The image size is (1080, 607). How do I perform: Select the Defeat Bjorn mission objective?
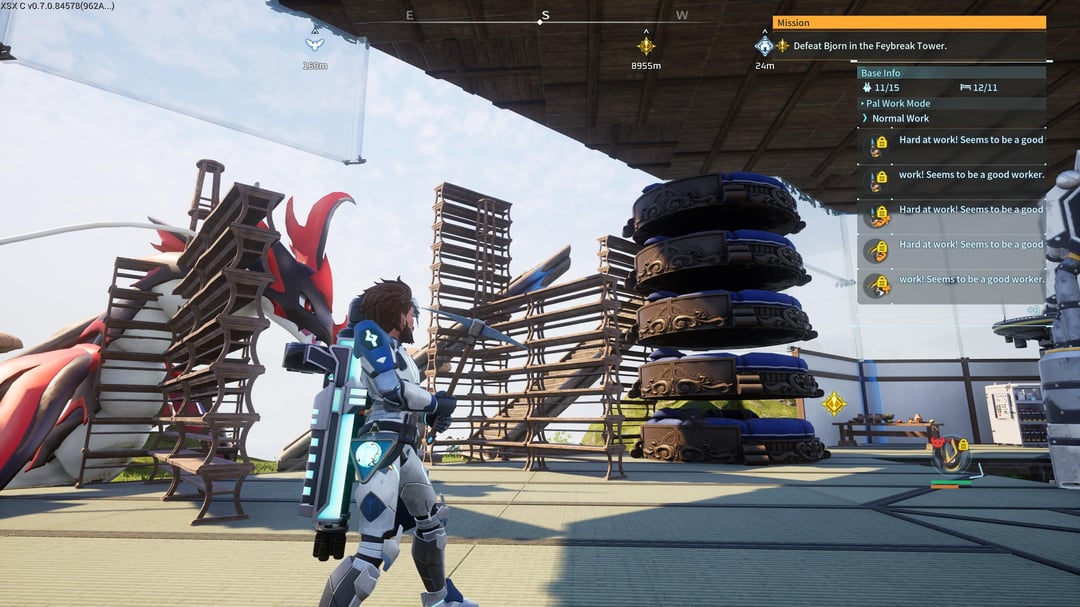click(869, 46)
